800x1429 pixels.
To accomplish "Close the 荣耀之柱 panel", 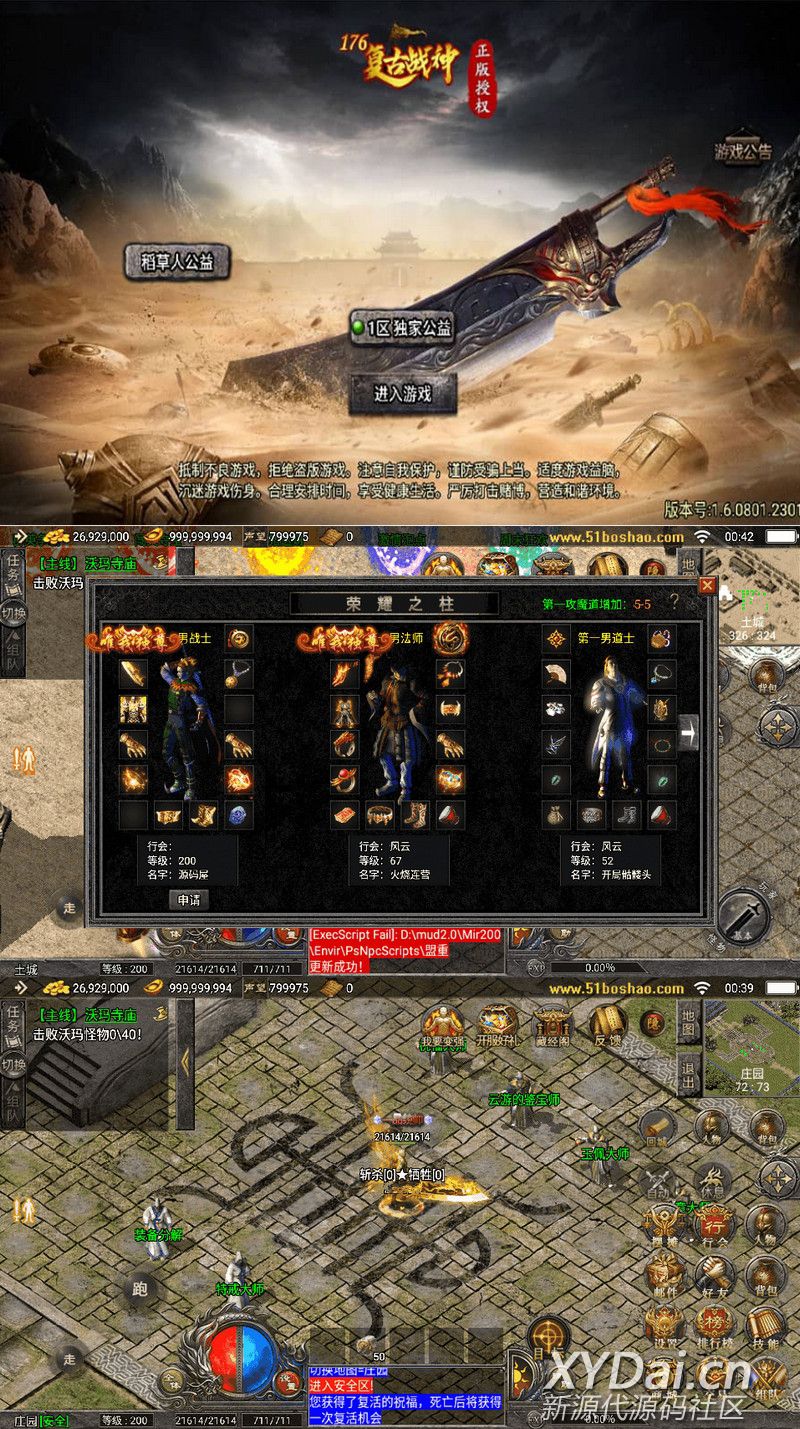I will 707,585.
